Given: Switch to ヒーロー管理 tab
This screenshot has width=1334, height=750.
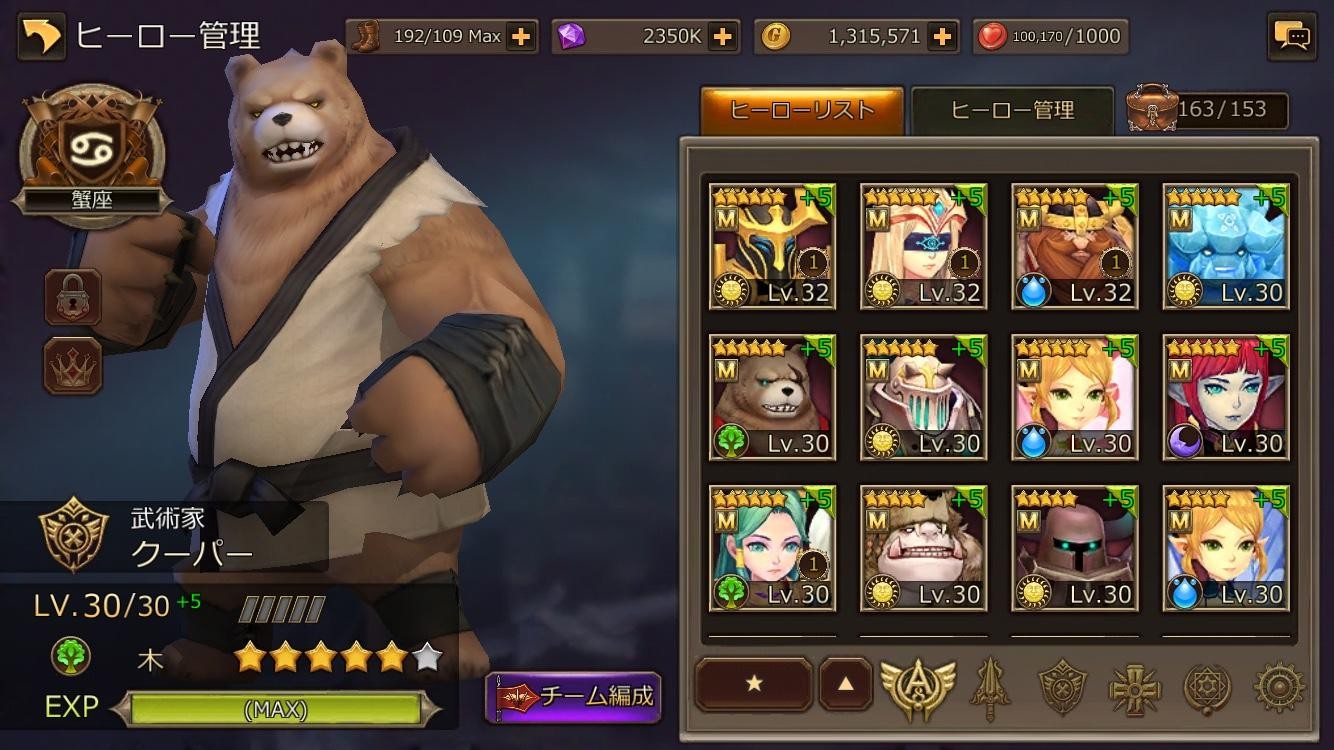Looking at the screenshot, I should (1012, 110).
